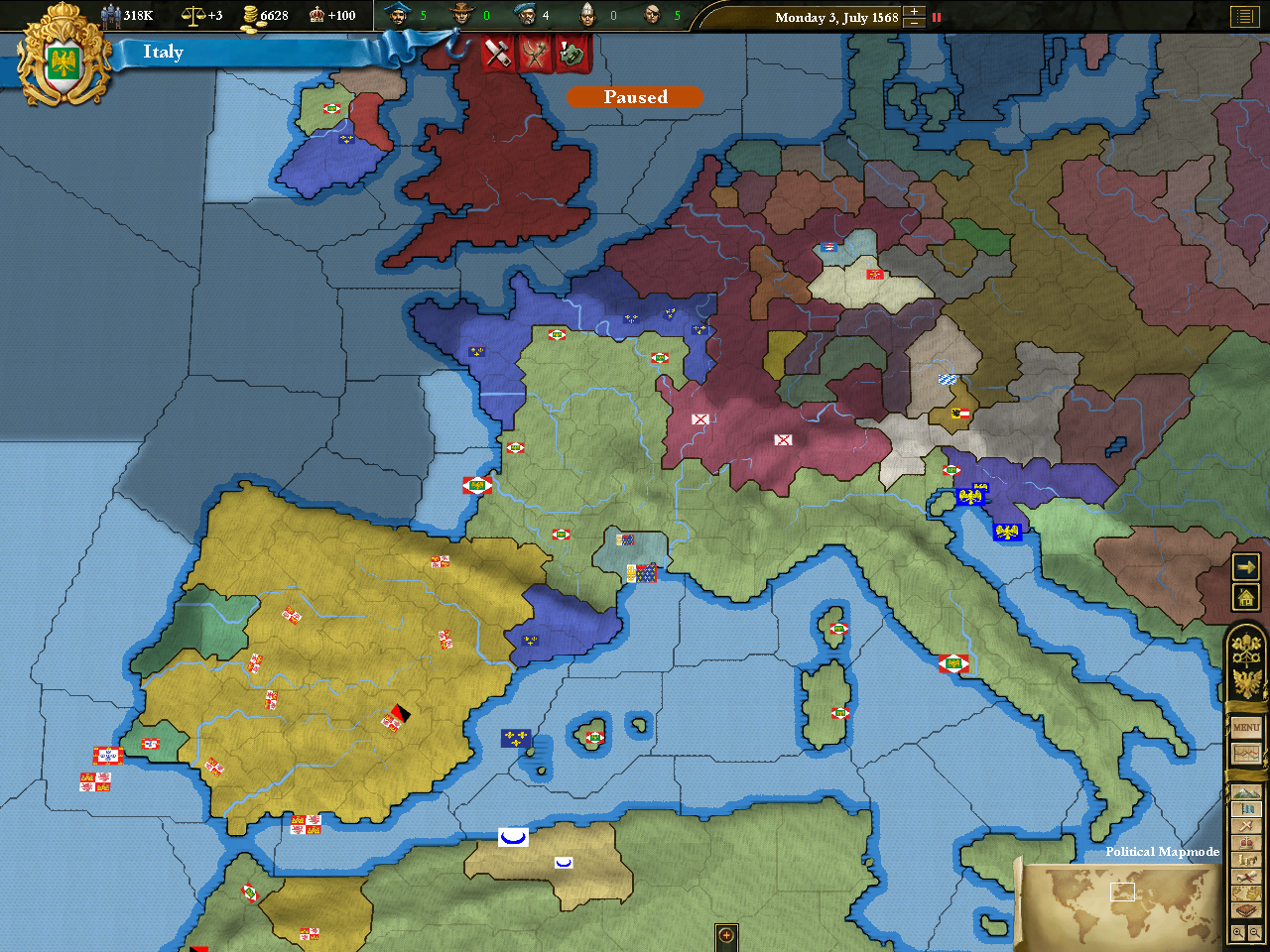Decrease game speed with minus button
1270x952 pixels.
coord(915,23)
